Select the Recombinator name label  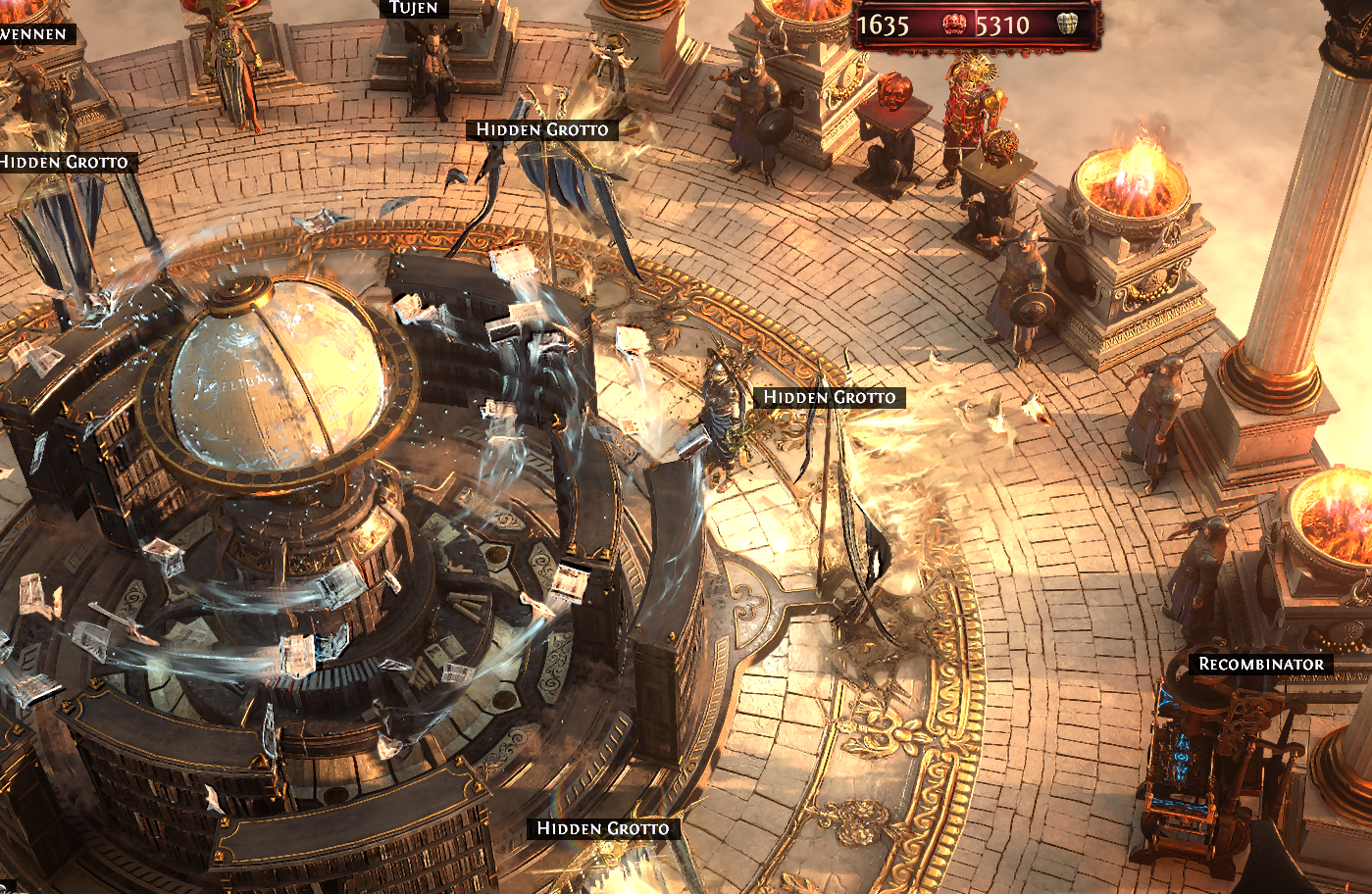tap(1261, 664)
